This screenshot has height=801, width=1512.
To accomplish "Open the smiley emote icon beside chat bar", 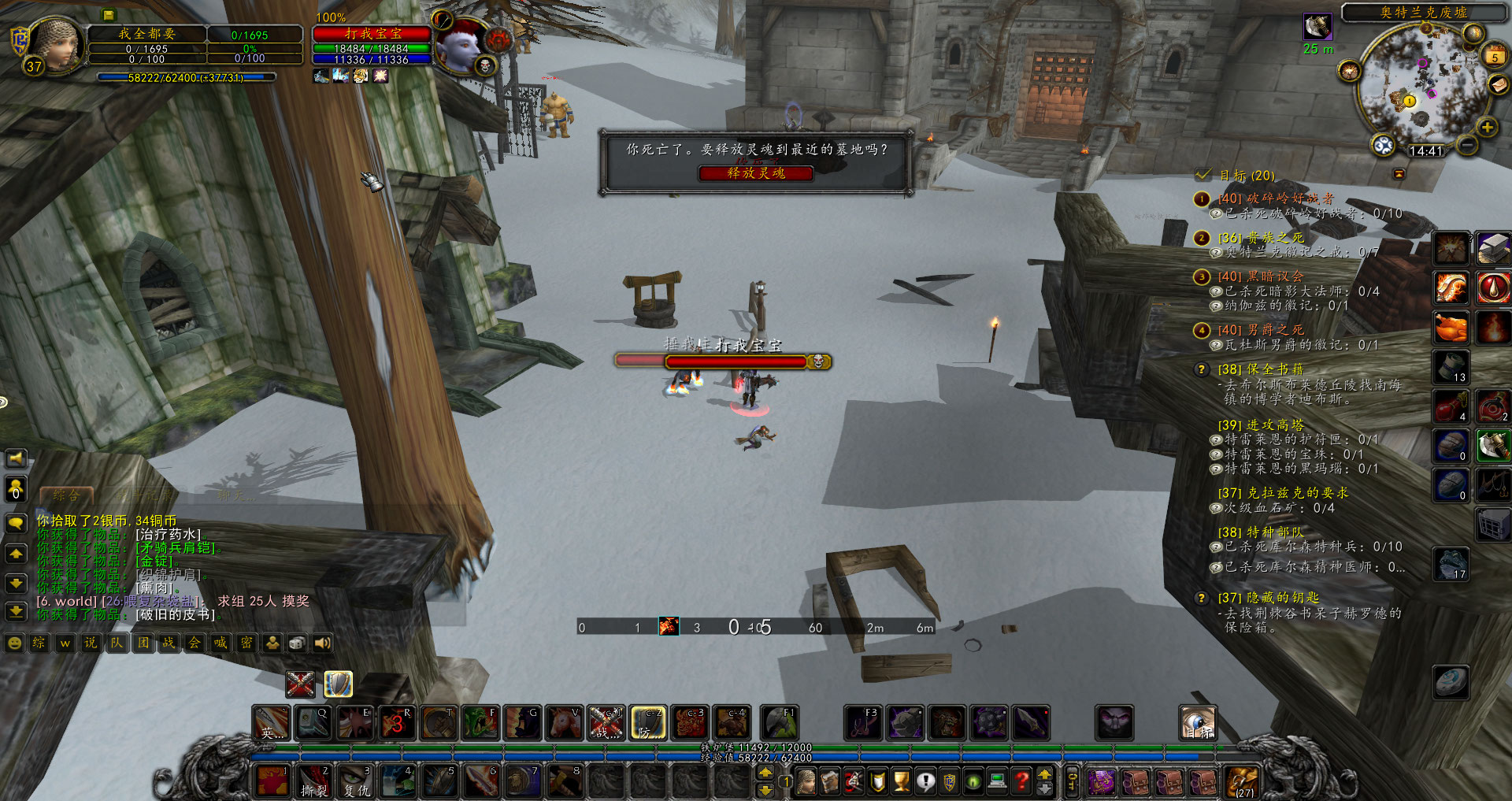I will tap(15, 643).
